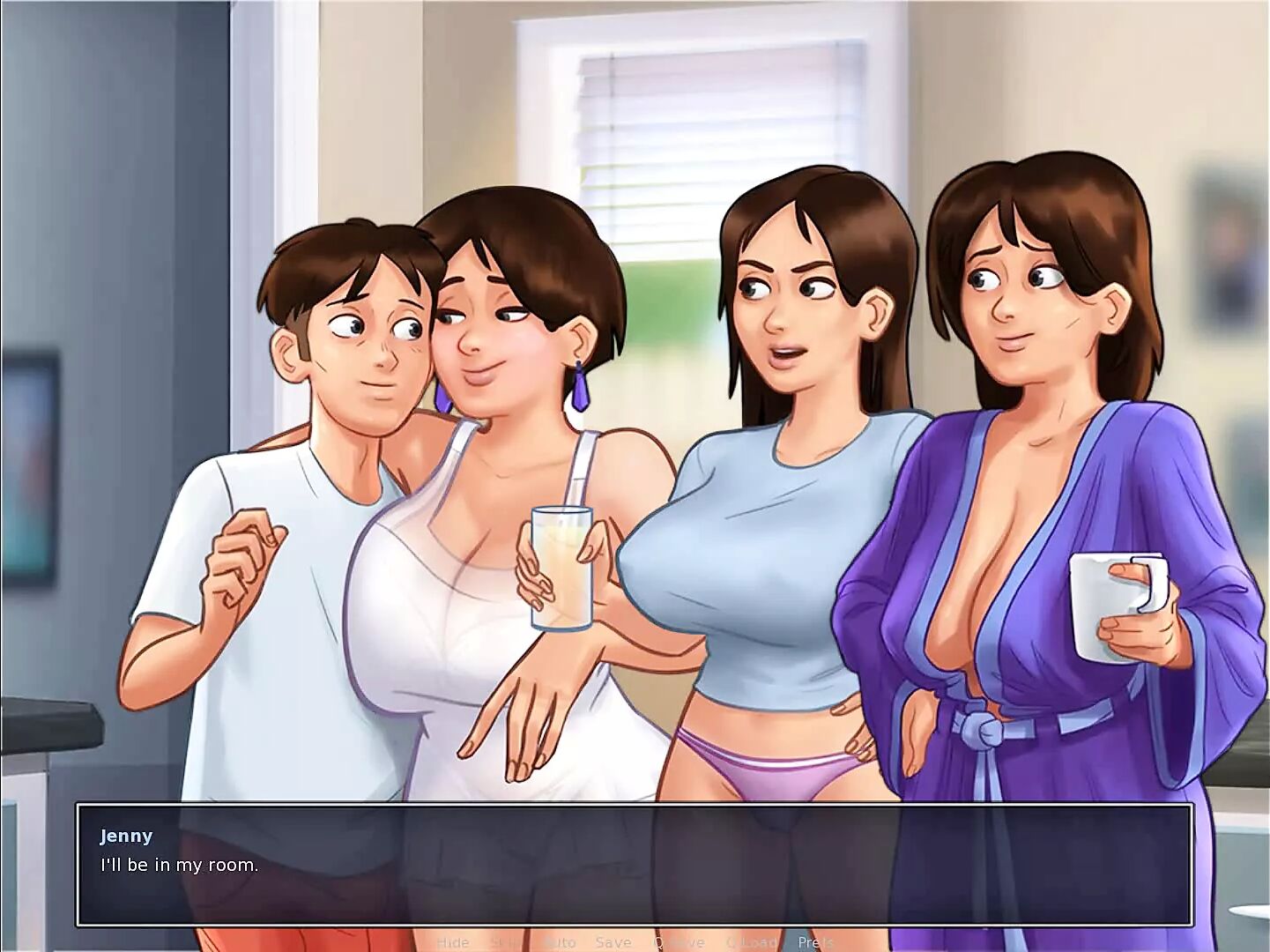Quick load with Q.Load
Viewport: 1270px width, 952px height.
[x=751, y=942]
